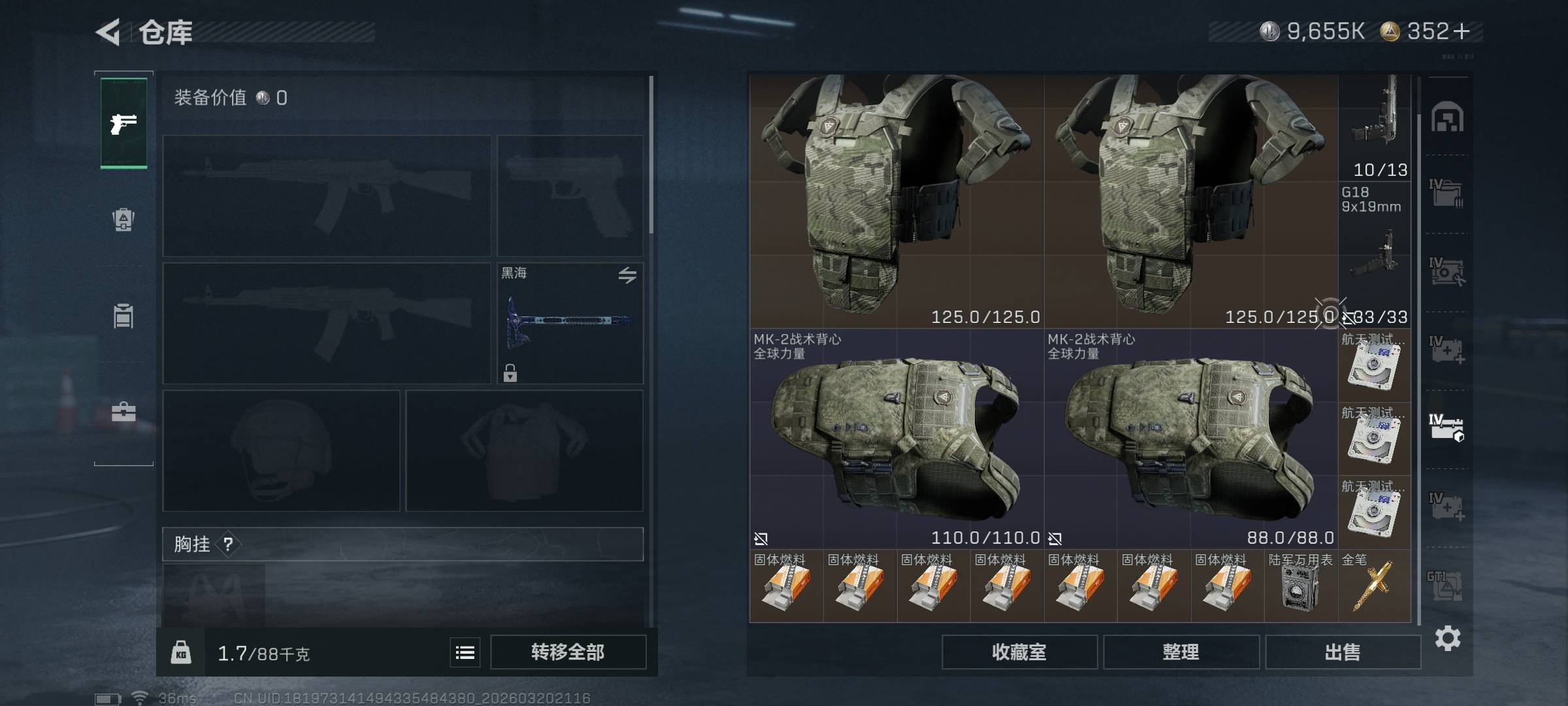Toggle the list view icon button

(x=465, y=652)
